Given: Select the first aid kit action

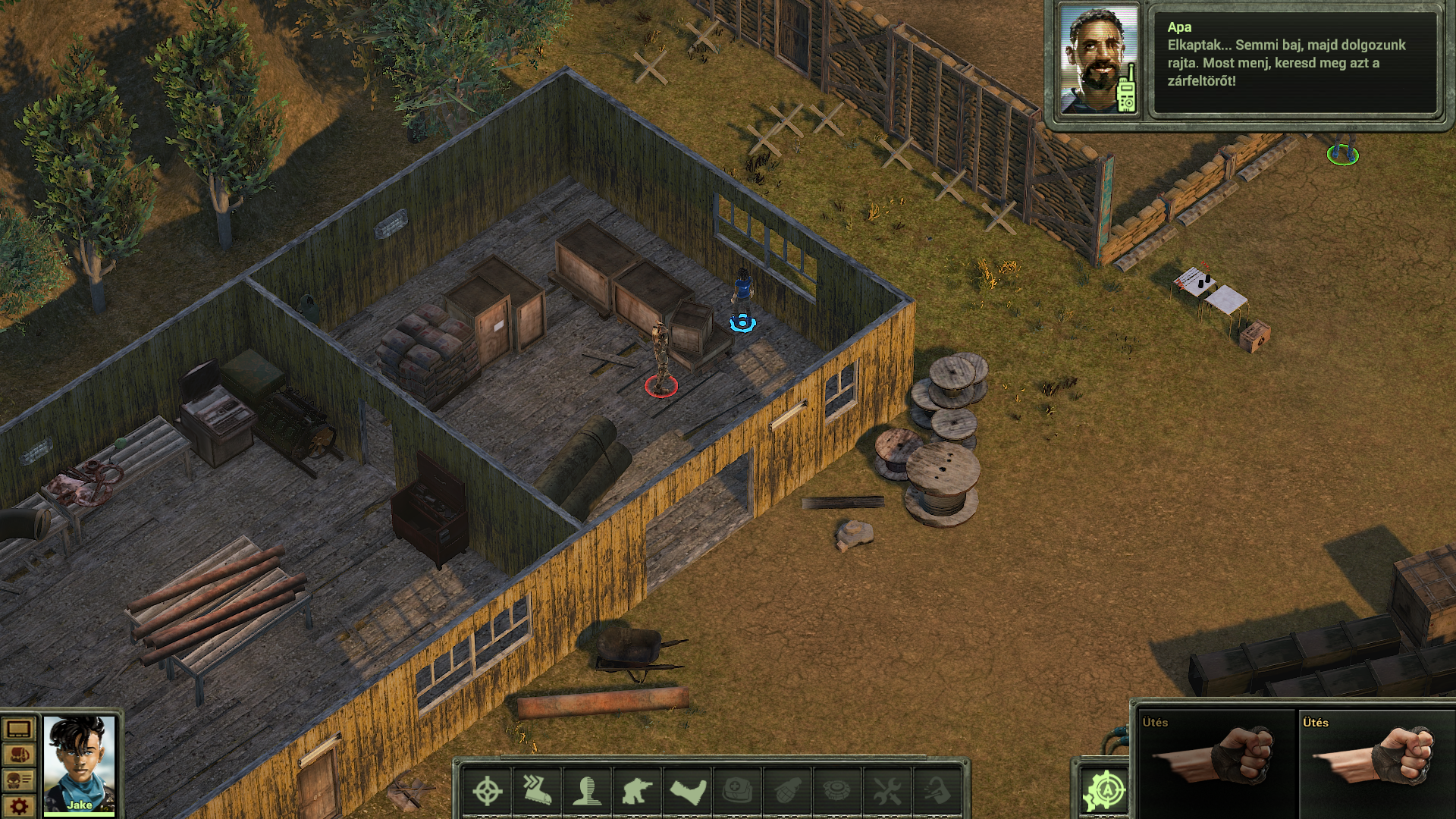Looking at the screenshot, I should point(737,792).
